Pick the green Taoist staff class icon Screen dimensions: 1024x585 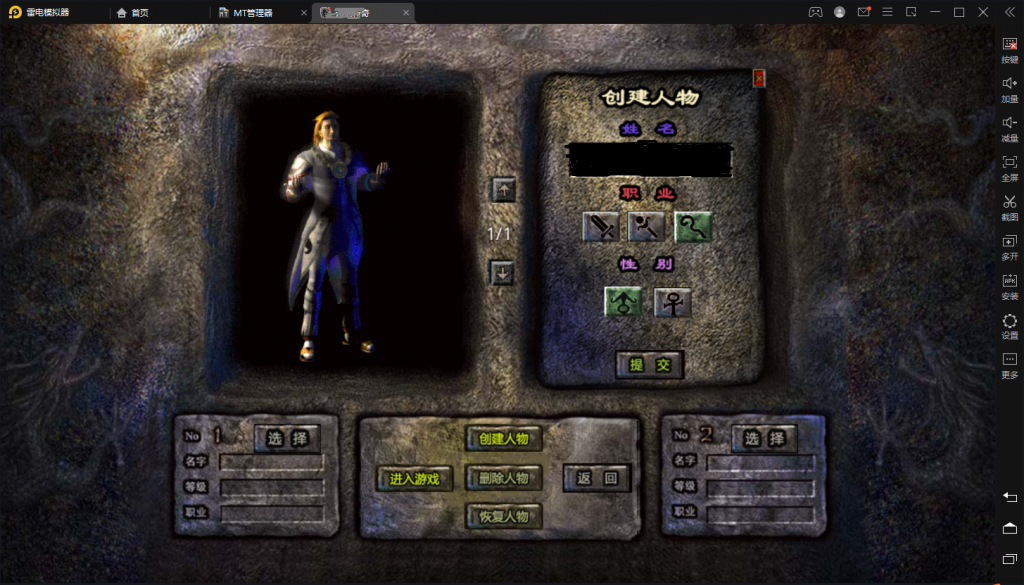coord(693,227)
